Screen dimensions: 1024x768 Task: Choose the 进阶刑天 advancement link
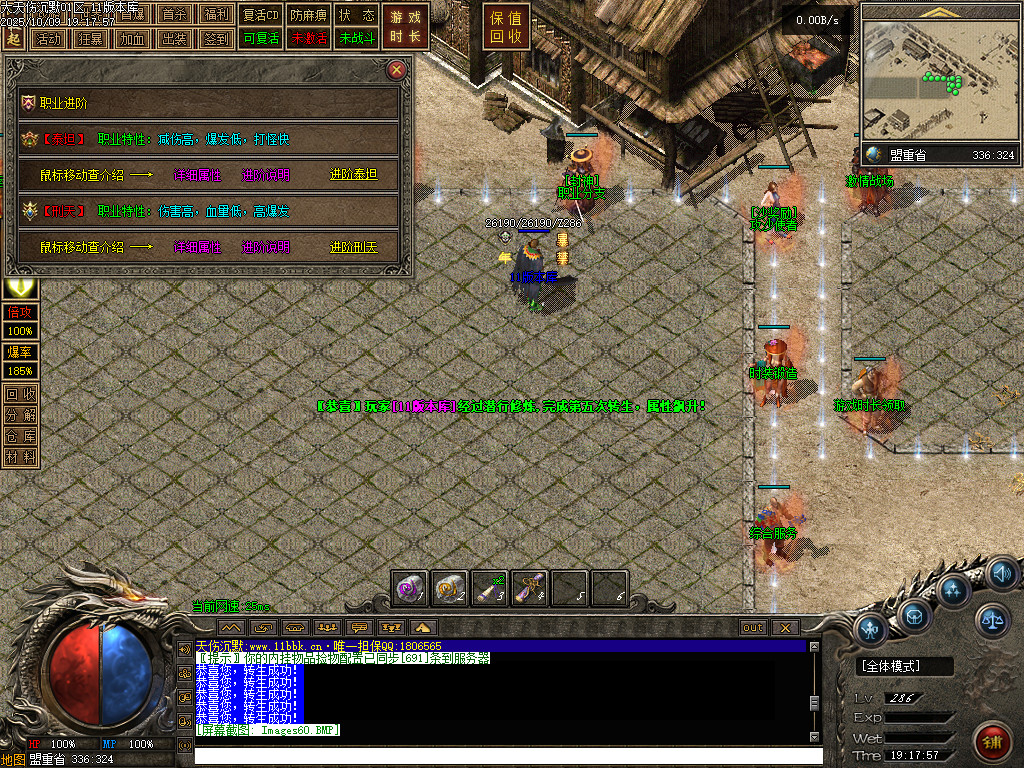352,247
